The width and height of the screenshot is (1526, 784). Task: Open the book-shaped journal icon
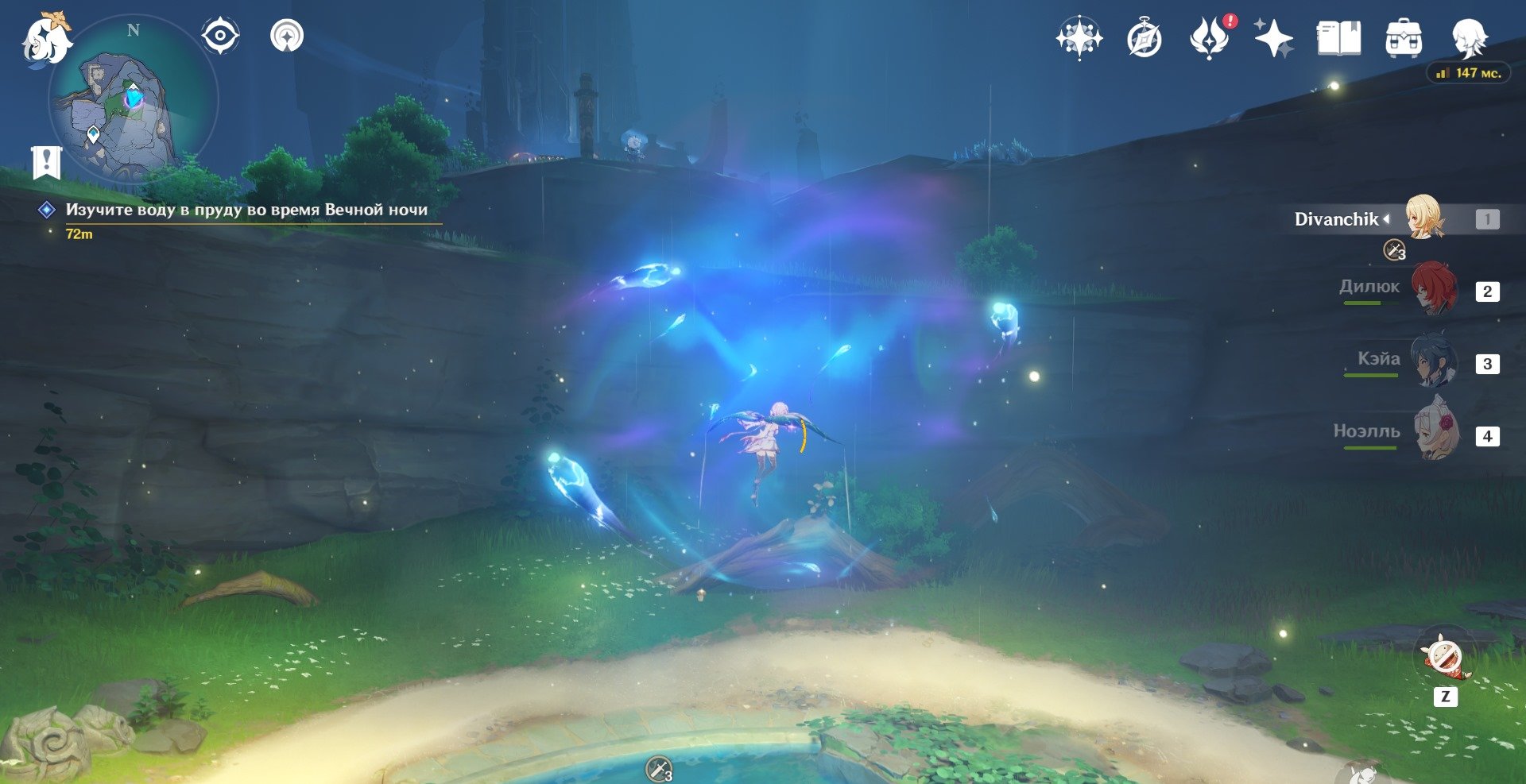[x=1338, y=38]
